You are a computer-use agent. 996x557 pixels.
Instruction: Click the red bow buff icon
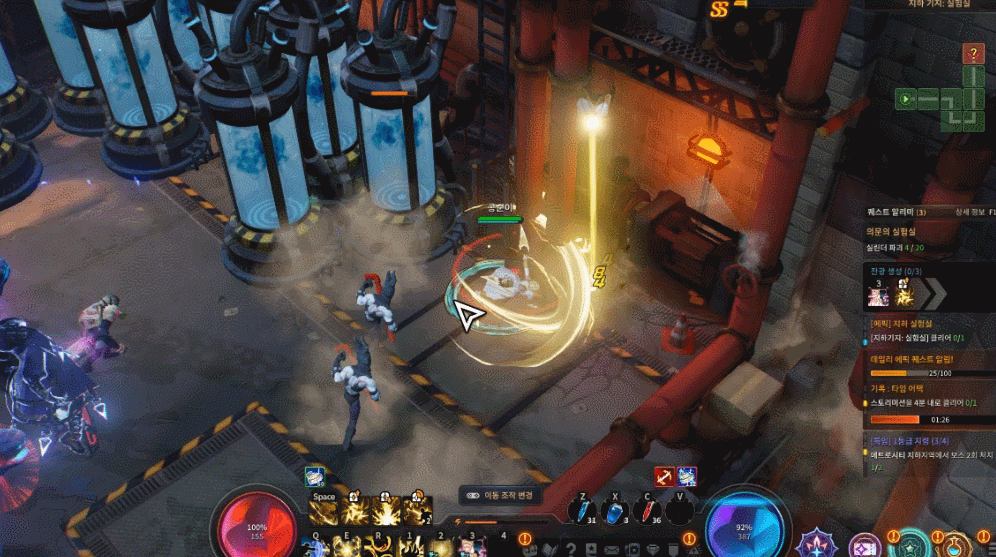coord(664,476)
